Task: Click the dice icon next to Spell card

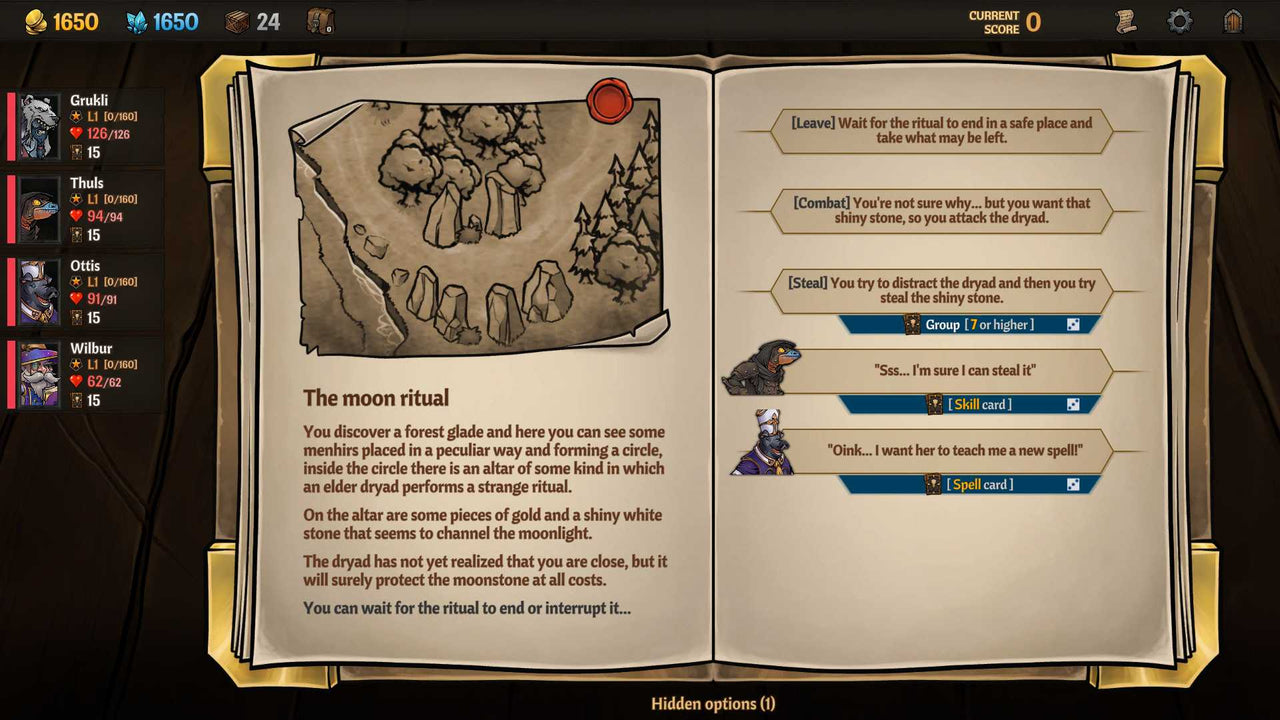Action: tap(1073, 484)
